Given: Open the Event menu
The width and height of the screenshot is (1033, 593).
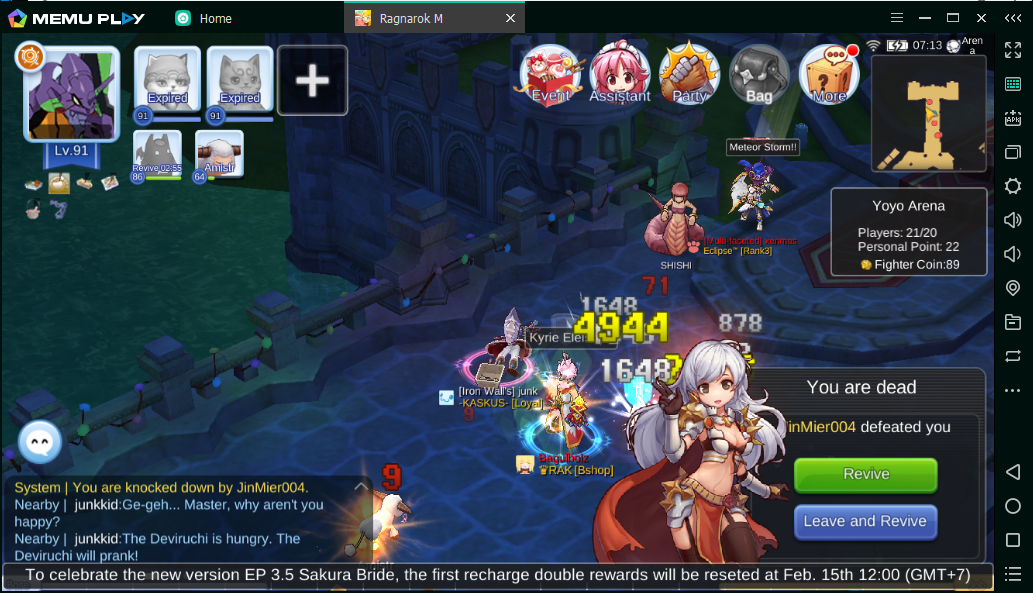Looking at the screenshot, I should (x=551, y=74).
